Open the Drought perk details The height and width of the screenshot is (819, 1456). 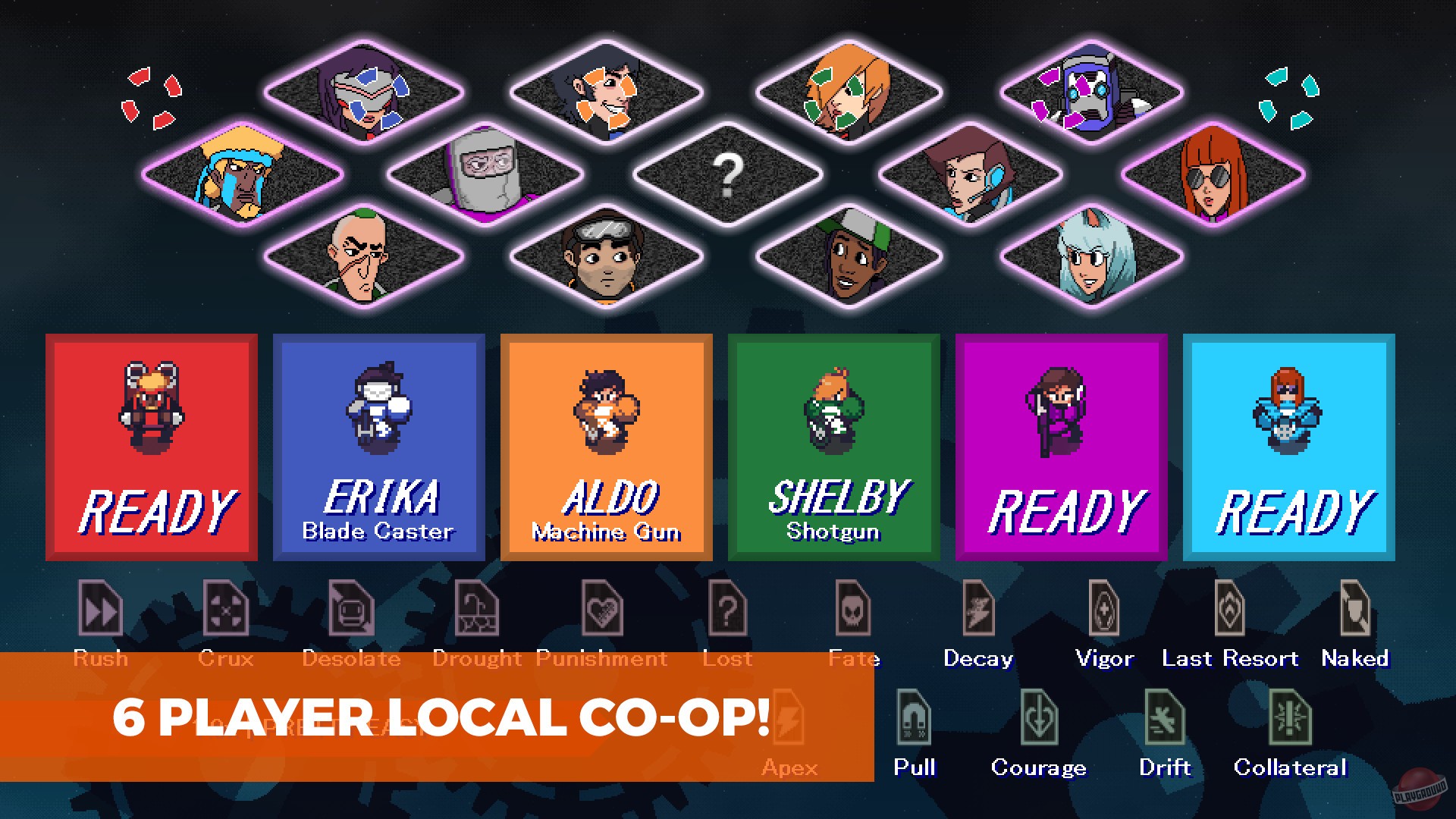[x=478, y=610]
